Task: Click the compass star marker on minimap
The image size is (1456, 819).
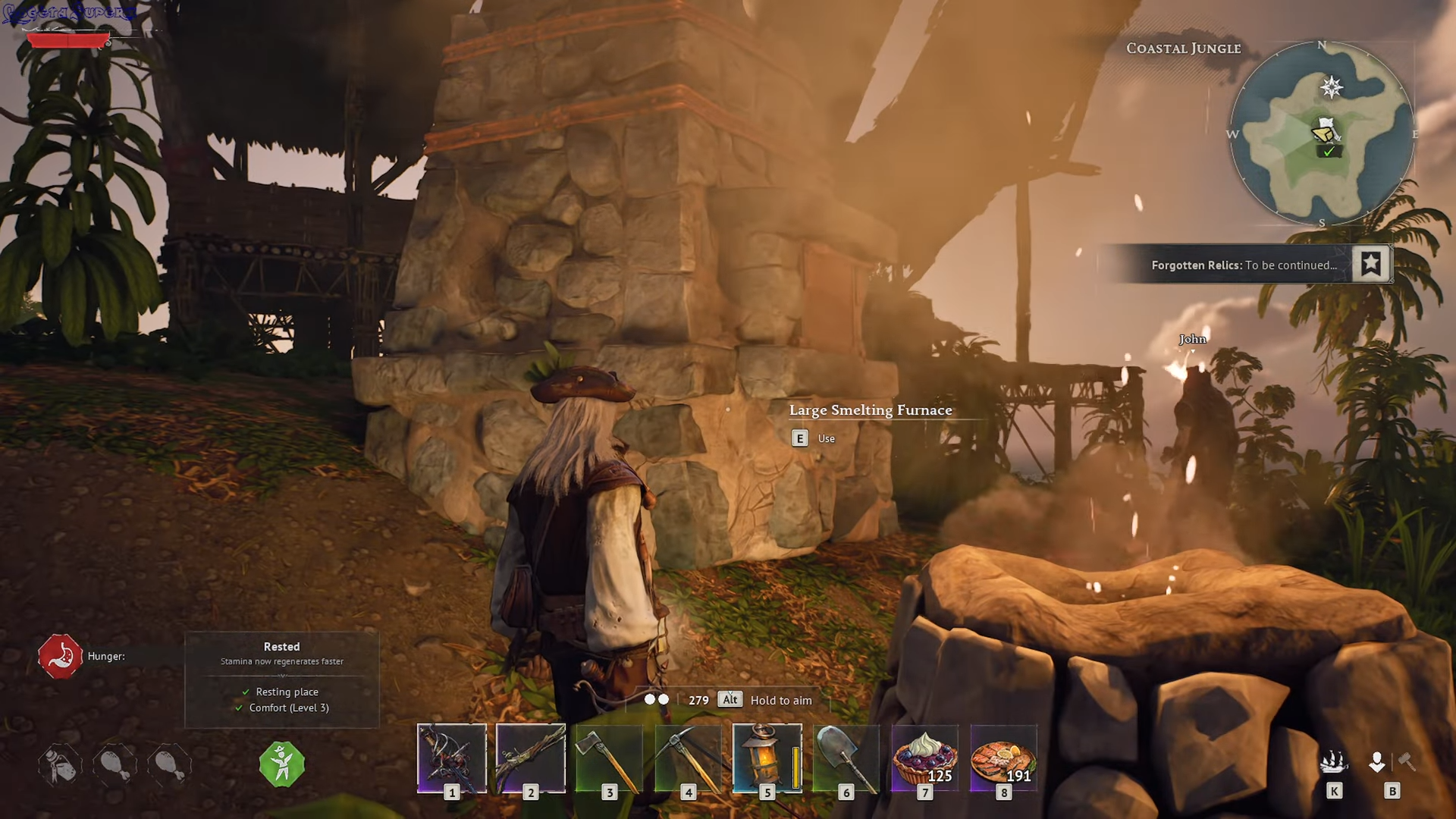Action: pyautogui.click(x=1332, y=87)
